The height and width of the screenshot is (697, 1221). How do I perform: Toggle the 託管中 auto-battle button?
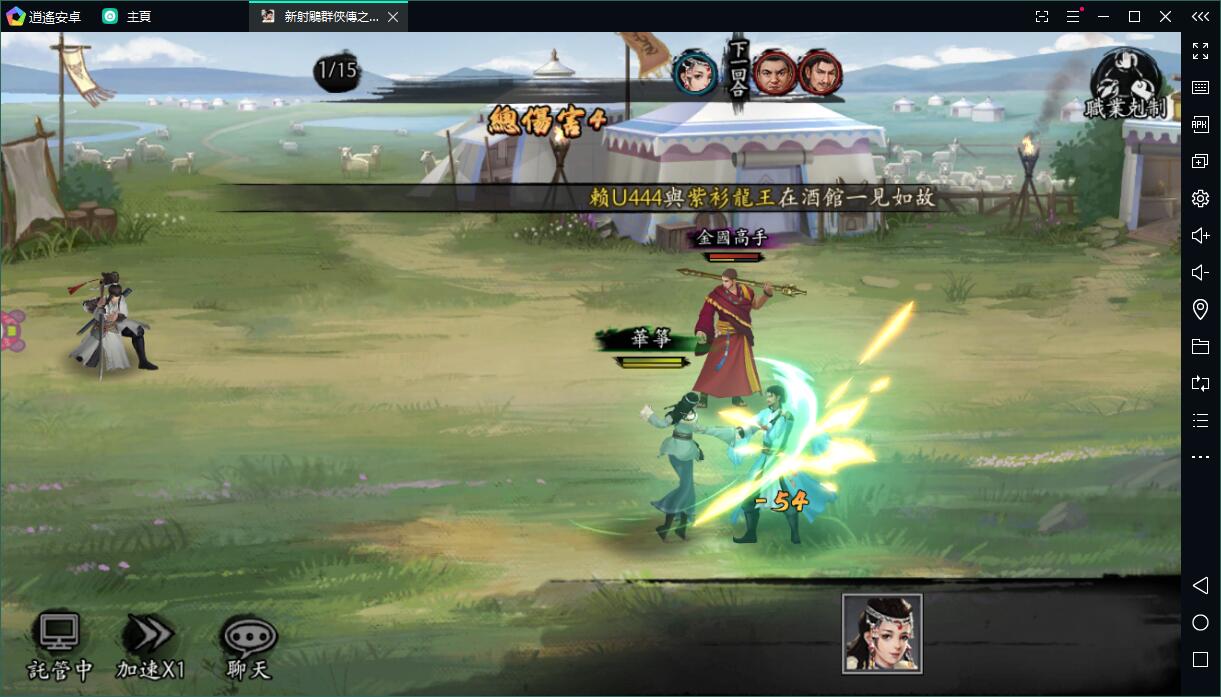click(x=59, y=645)
